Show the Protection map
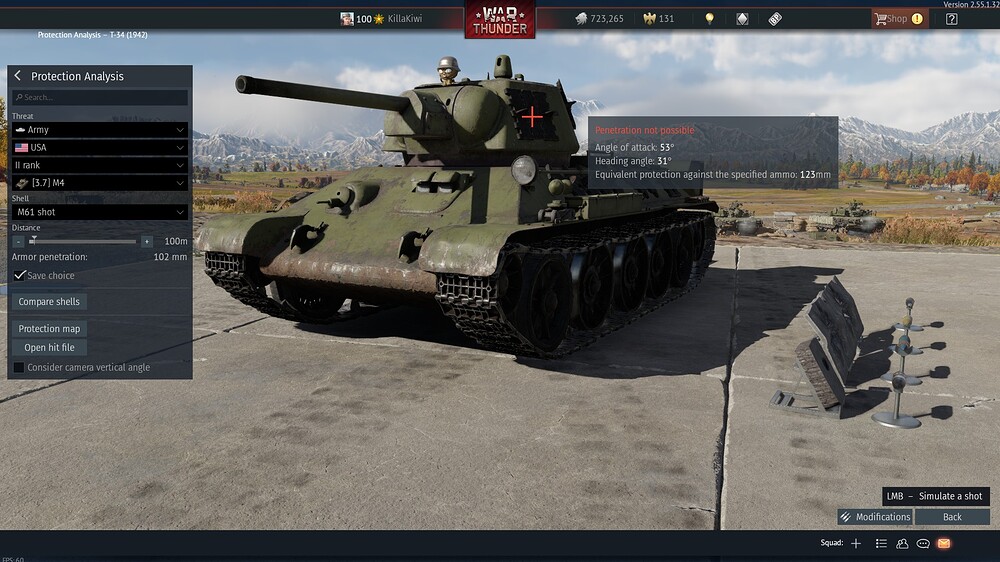Image resolution: width=1000 pixels, height=562 pixels. point(49,329)
